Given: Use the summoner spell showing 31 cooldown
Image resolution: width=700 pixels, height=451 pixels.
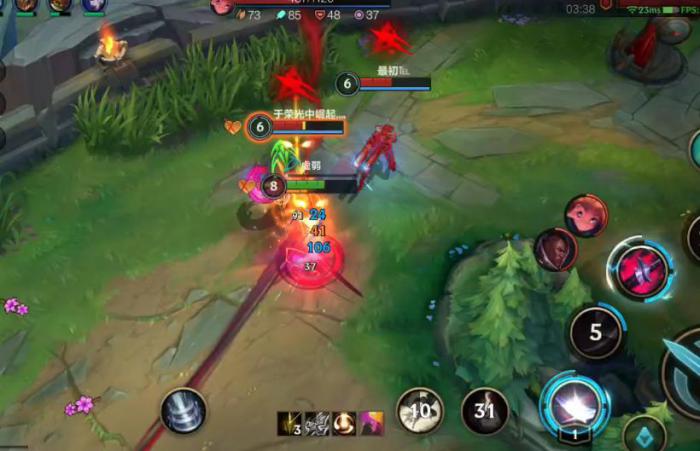Looking at the screenshot, I should [x=485, y=411].
